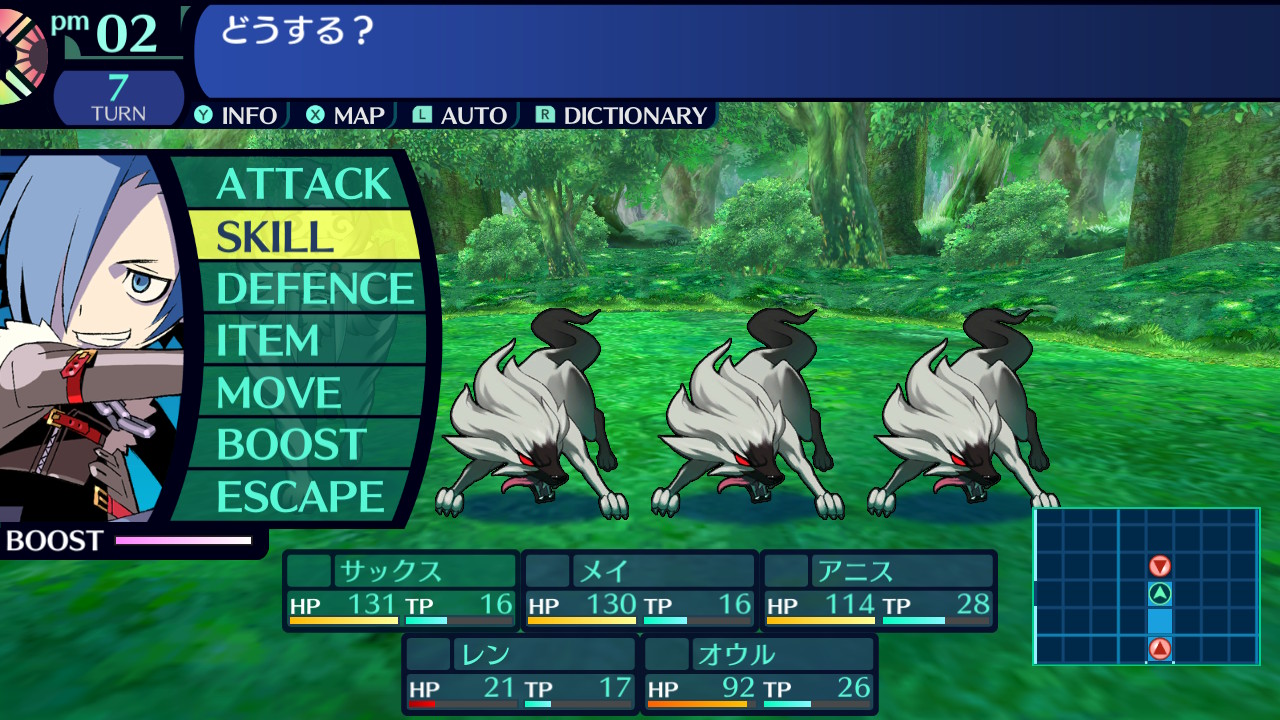Select party member サックス panel

(401, 590)
